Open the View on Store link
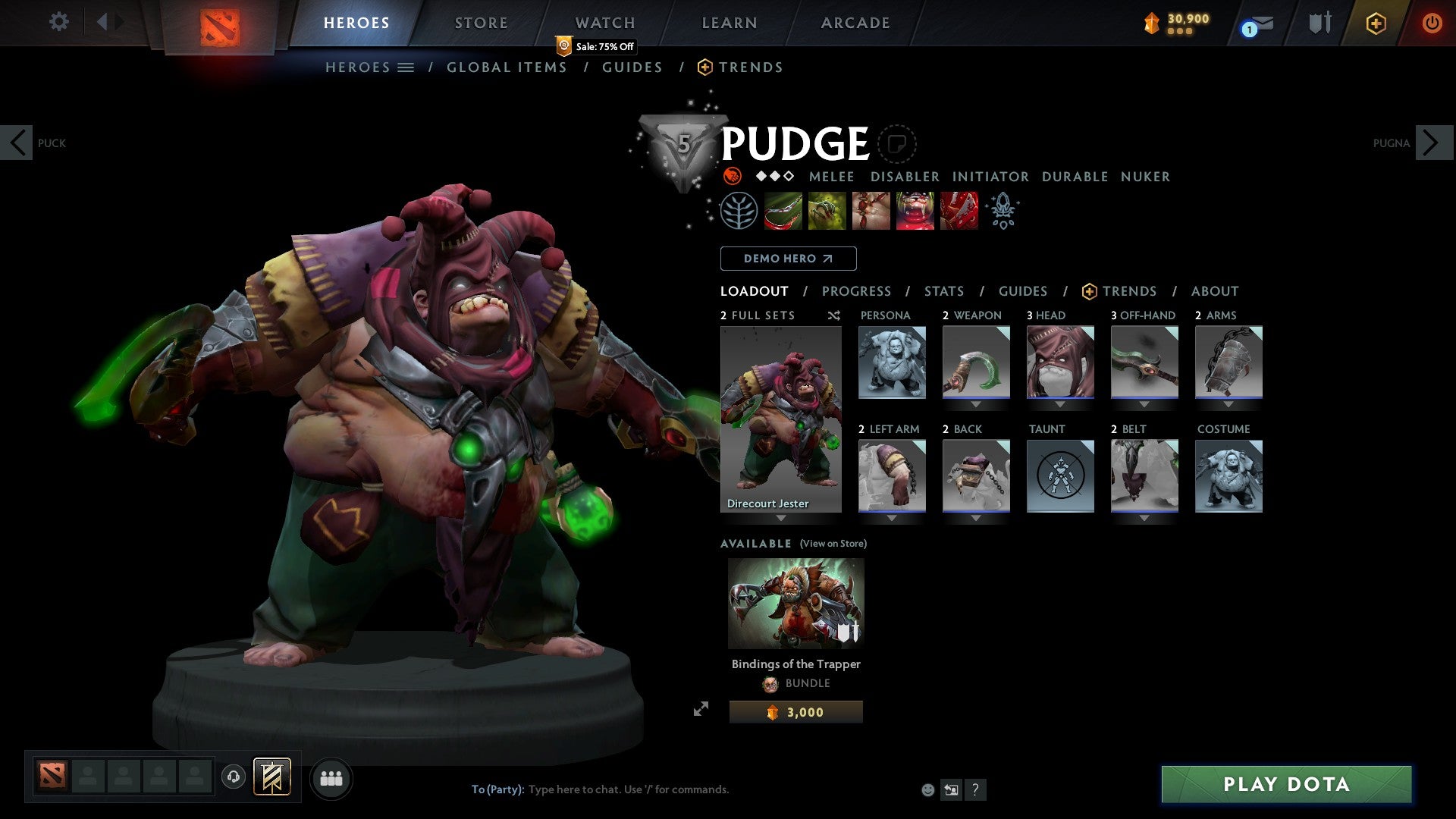1456x819 pixels. click(833, 544)
